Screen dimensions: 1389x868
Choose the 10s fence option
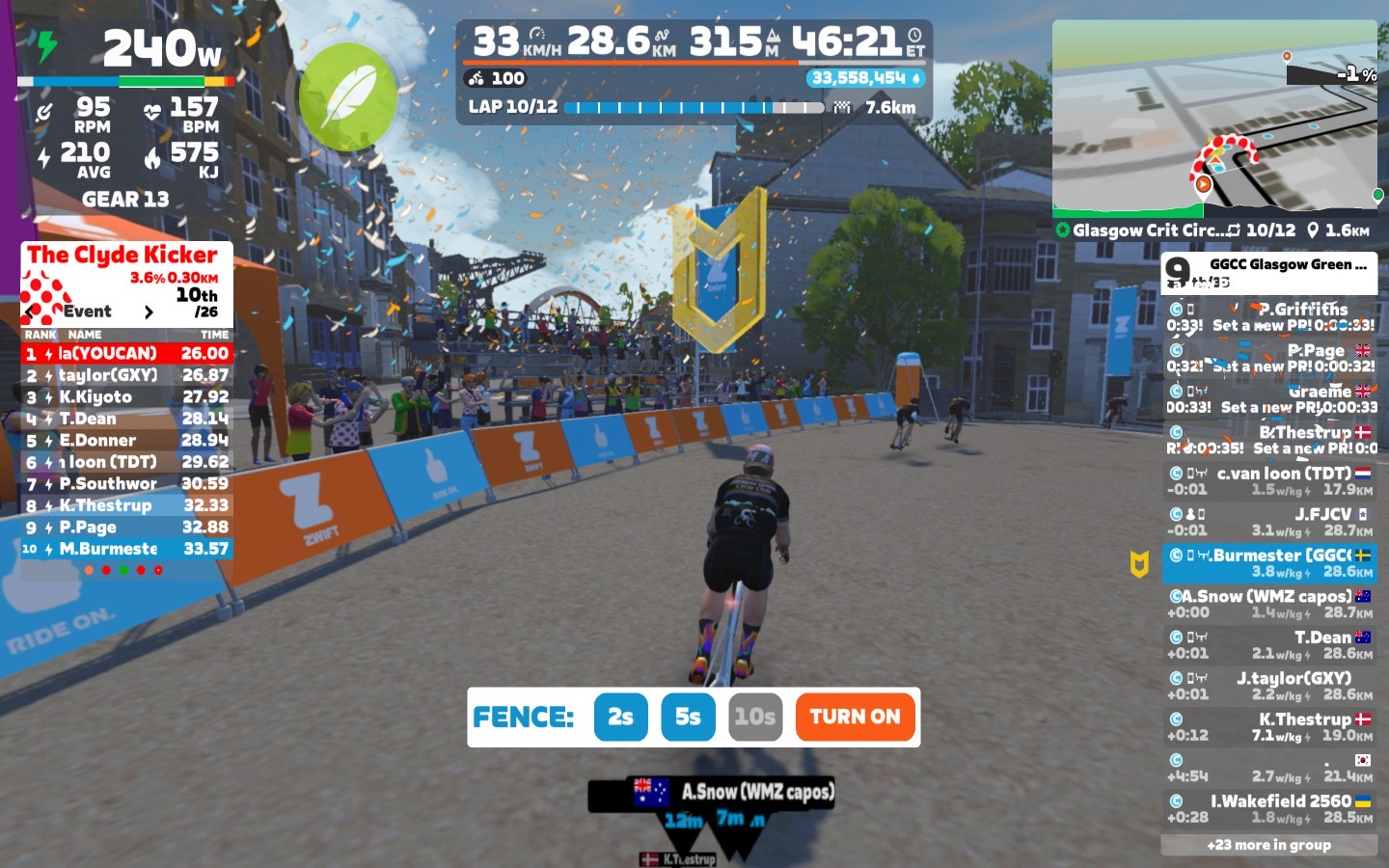[x=754, y=717]
